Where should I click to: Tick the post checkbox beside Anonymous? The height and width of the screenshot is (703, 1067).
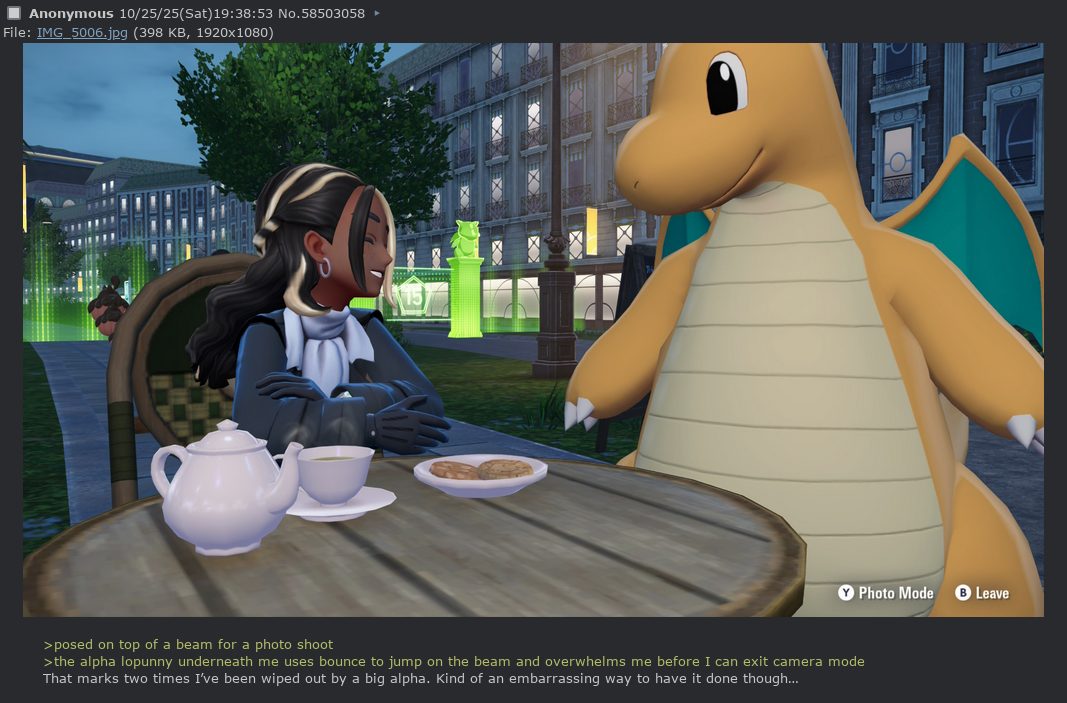(x=14, y=14)
